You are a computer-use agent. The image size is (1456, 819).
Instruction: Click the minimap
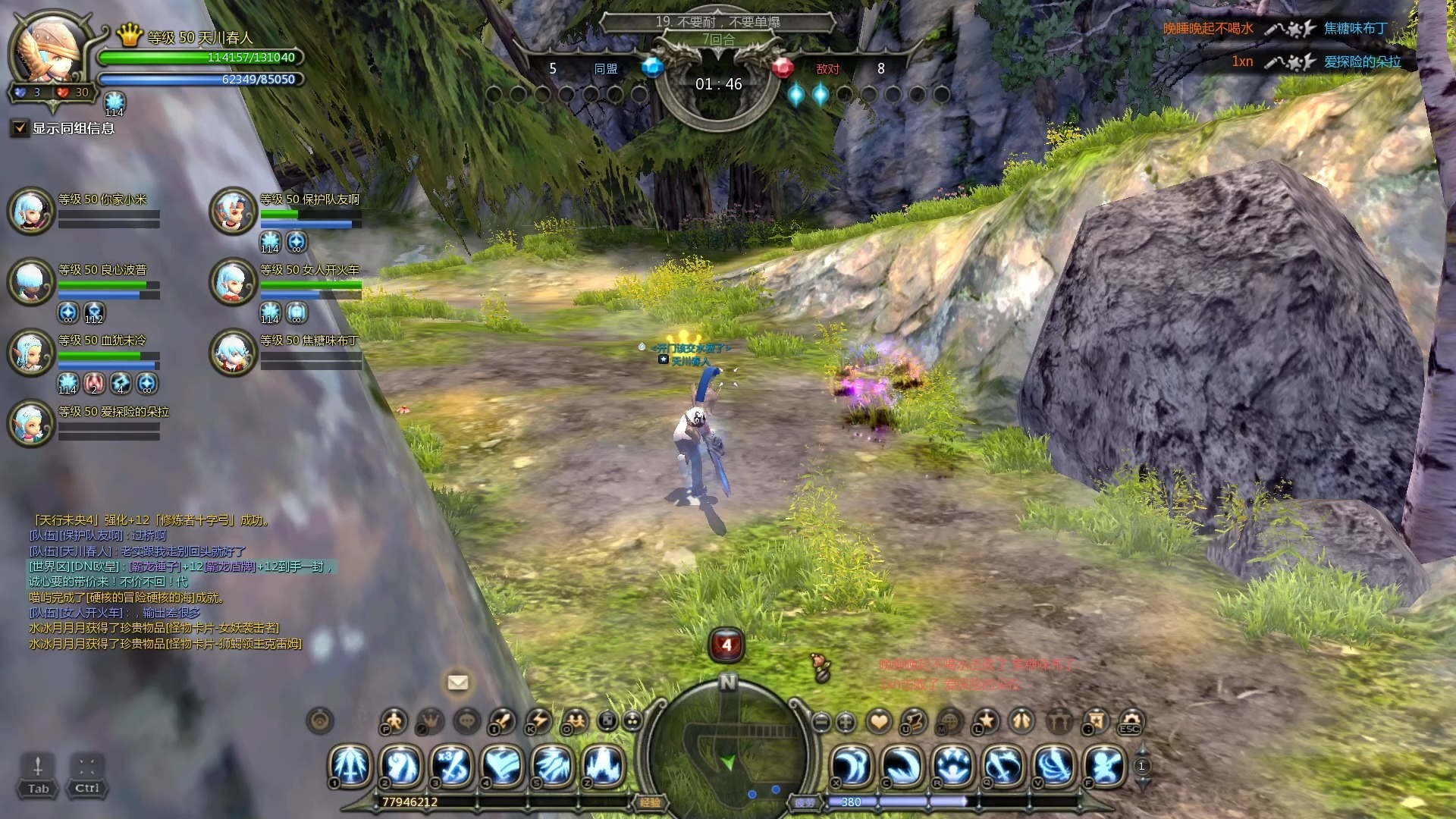(x=728, y=751)
